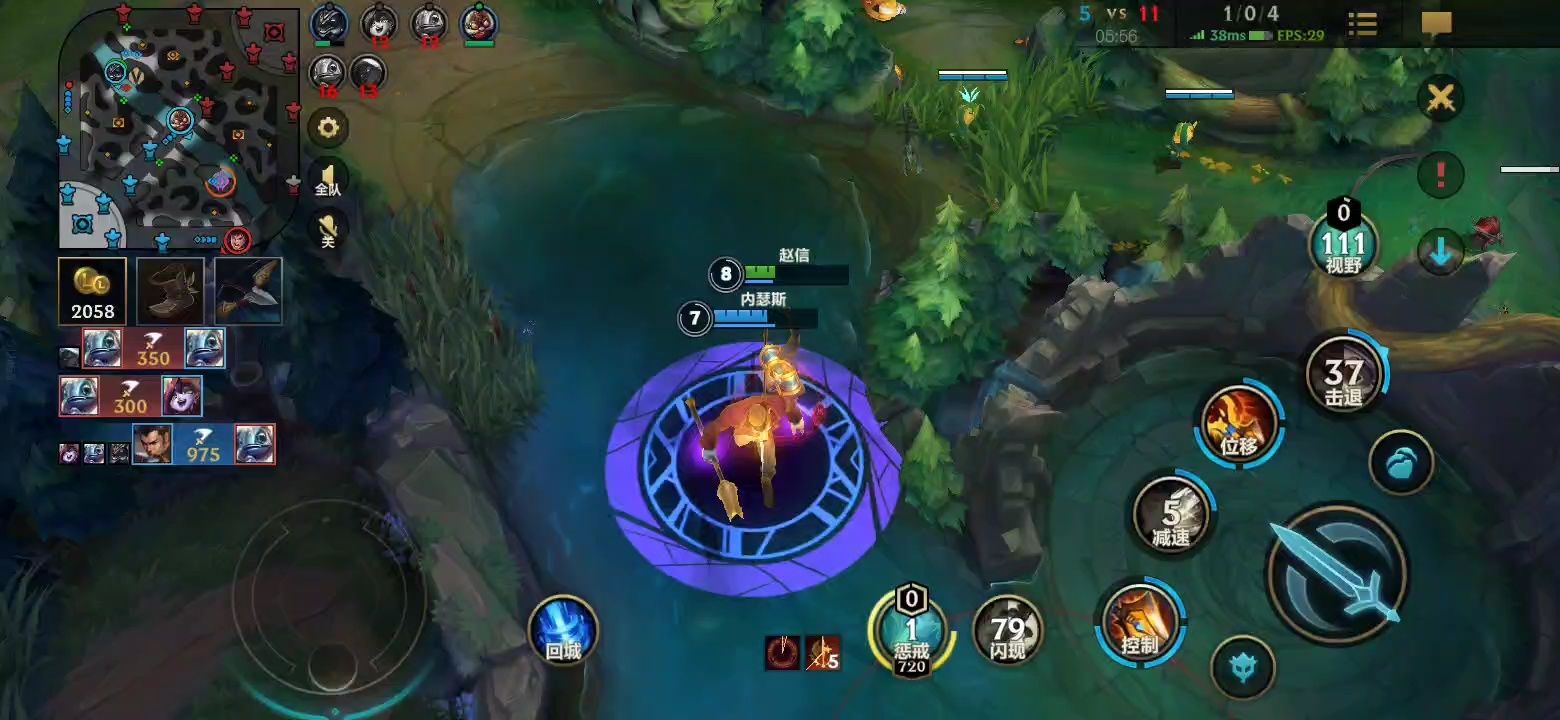
Task: Buy the recommended boots item
Action: tap(170, 291)
